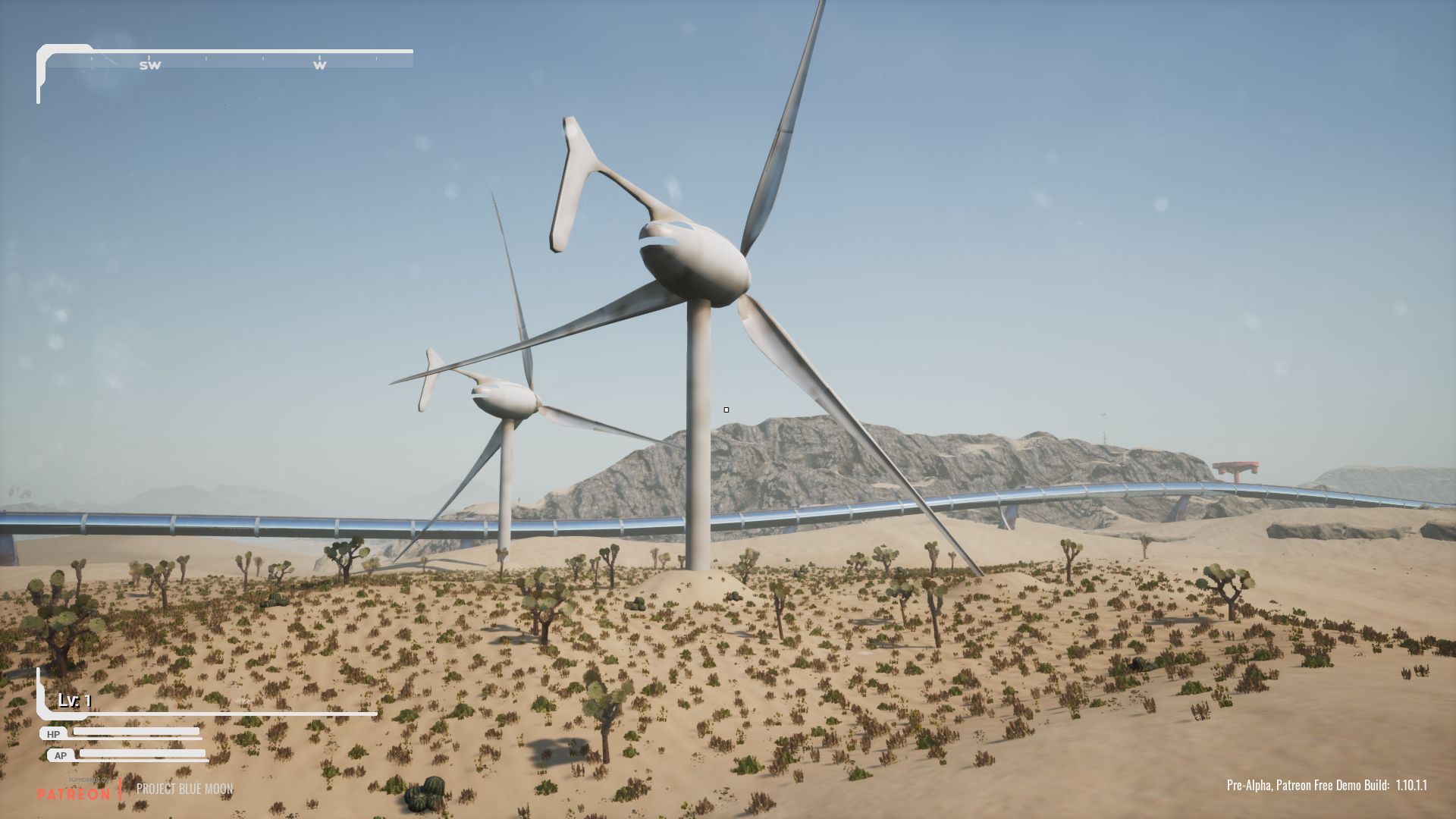Screen dimensions: 1456x819
Task: Click the compass heading bar
Action: (227, 60)
